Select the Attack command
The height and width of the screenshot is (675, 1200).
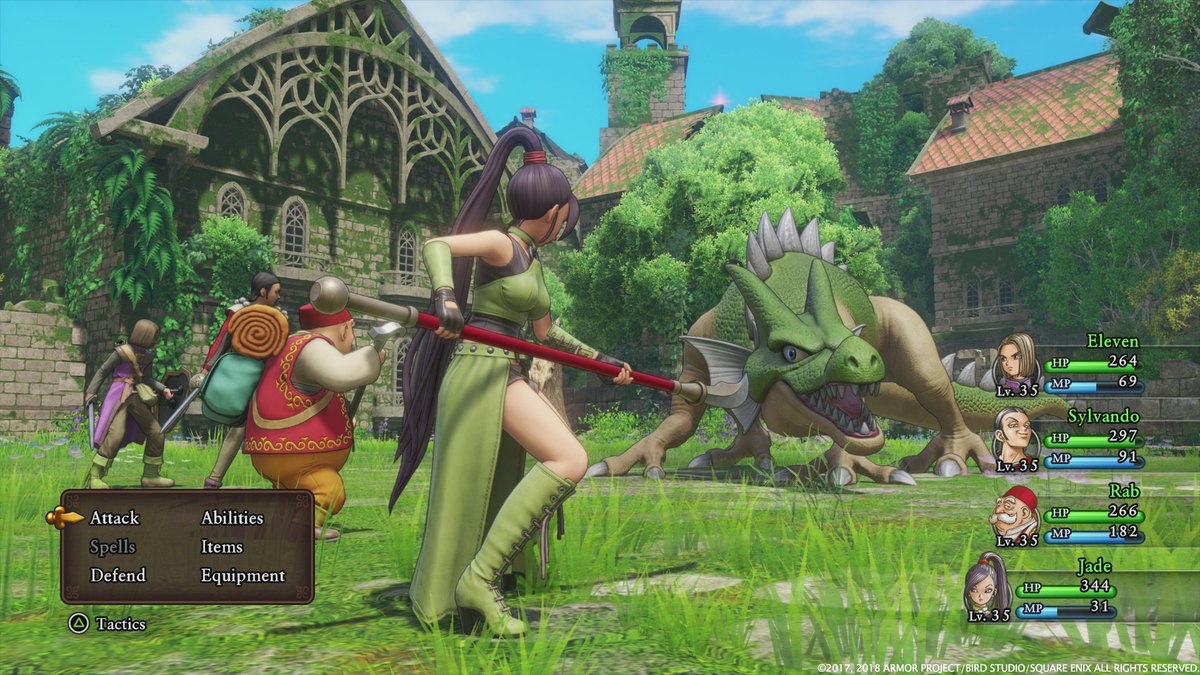coord(114,518)
